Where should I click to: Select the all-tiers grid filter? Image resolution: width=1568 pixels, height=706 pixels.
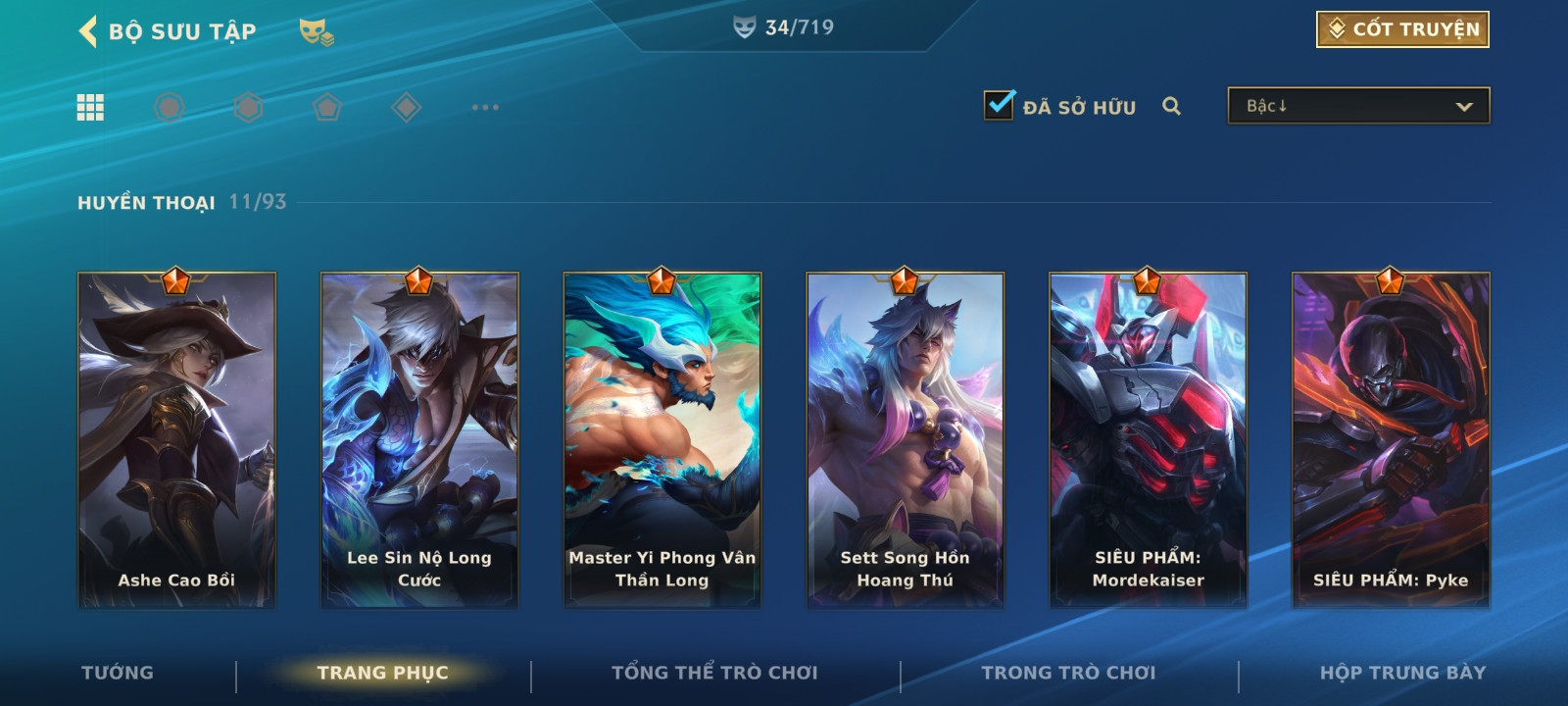coord(90,107)
